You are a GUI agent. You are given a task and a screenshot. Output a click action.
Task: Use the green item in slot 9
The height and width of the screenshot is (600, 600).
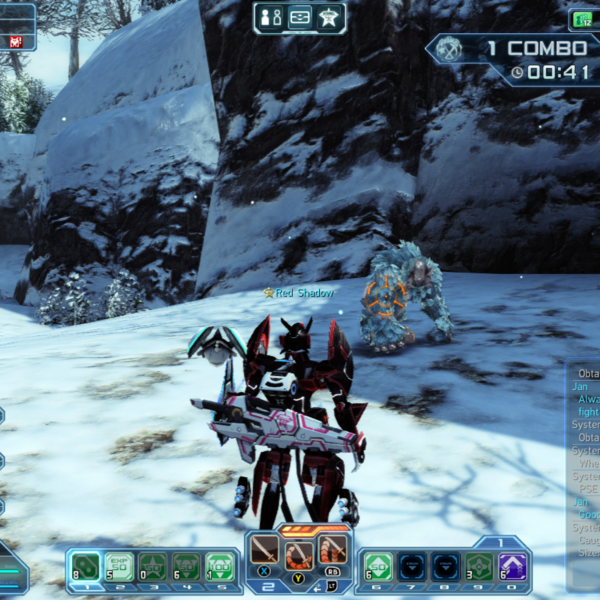pyautogui.click(x=479, y=566)
